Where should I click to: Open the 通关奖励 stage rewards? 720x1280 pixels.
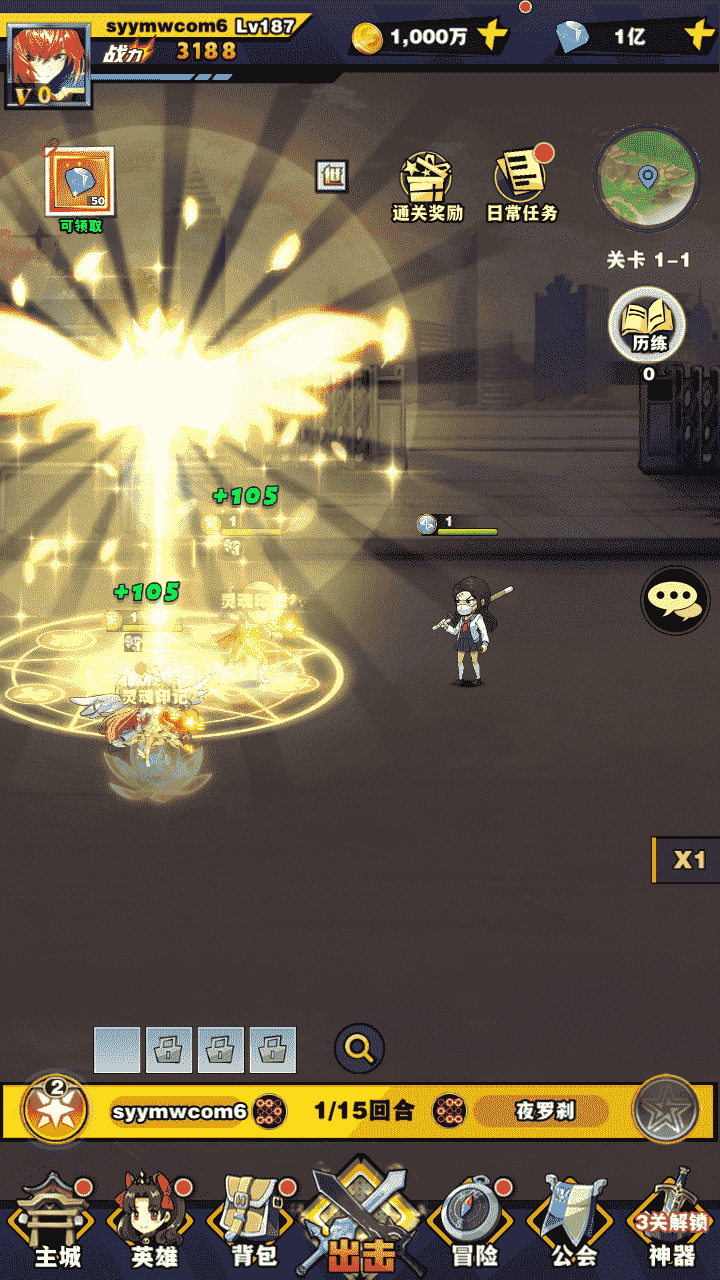click(427, 187)
